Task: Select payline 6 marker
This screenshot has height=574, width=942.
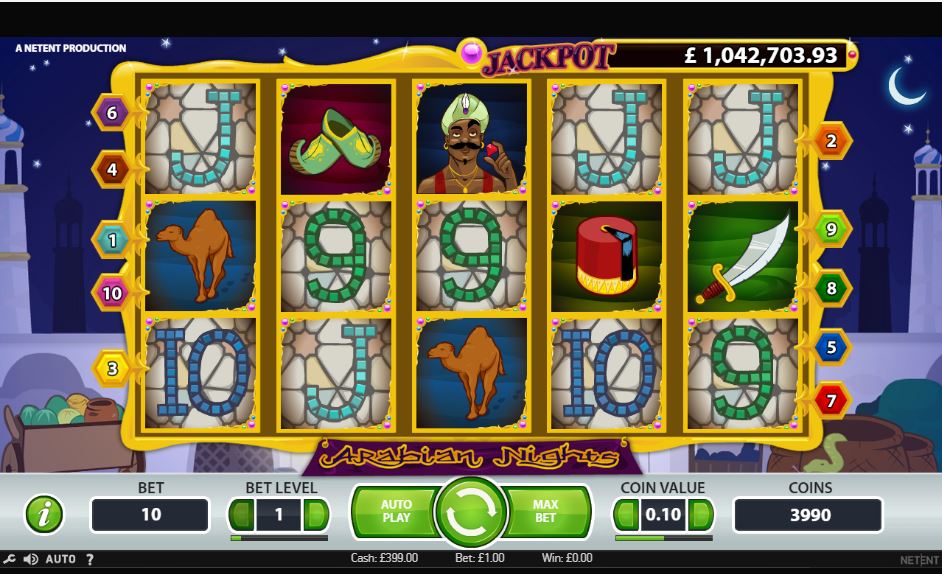Action: click(111, 113)
